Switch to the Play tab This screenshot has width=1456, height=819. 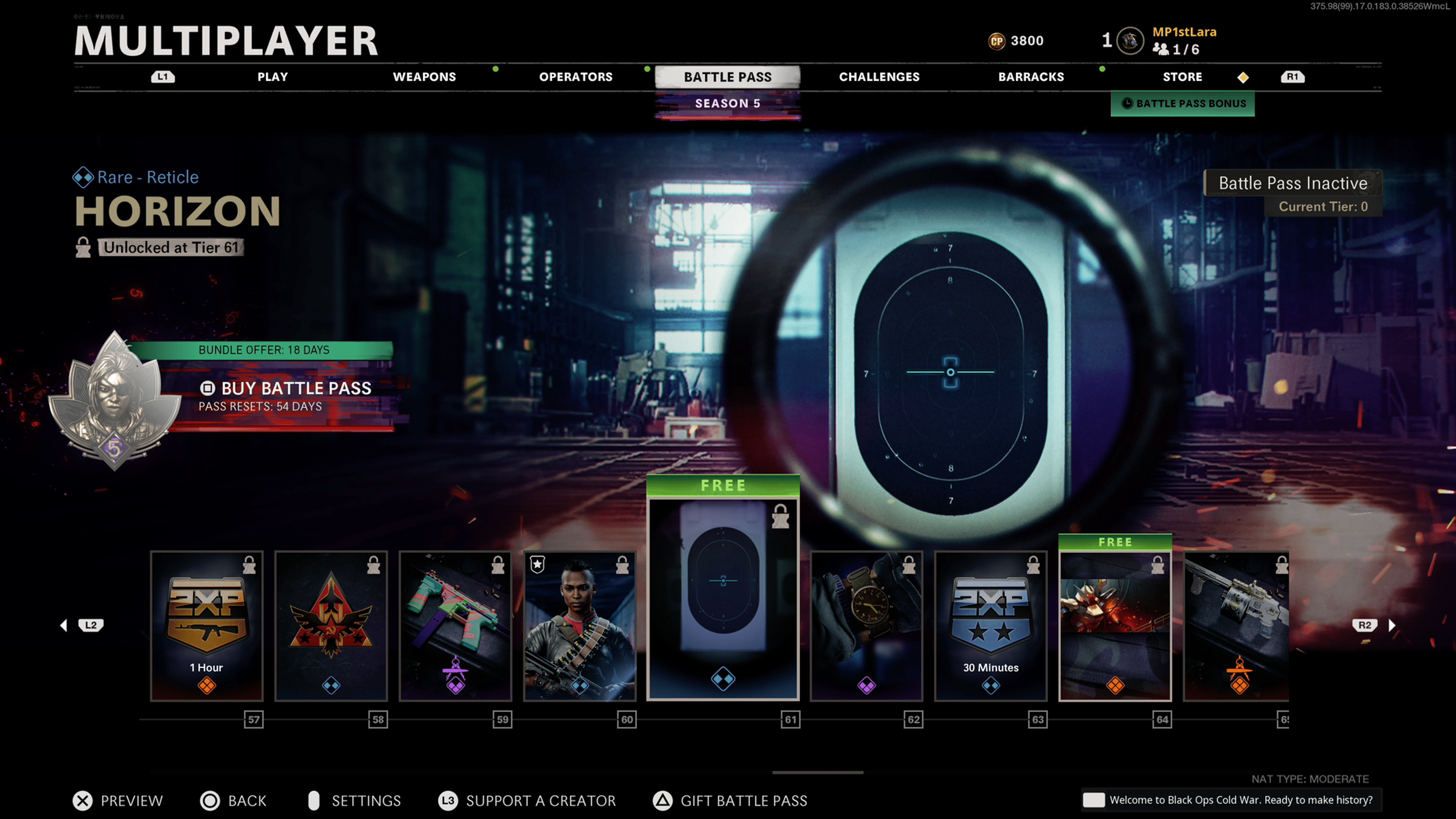tap(273, 77)
